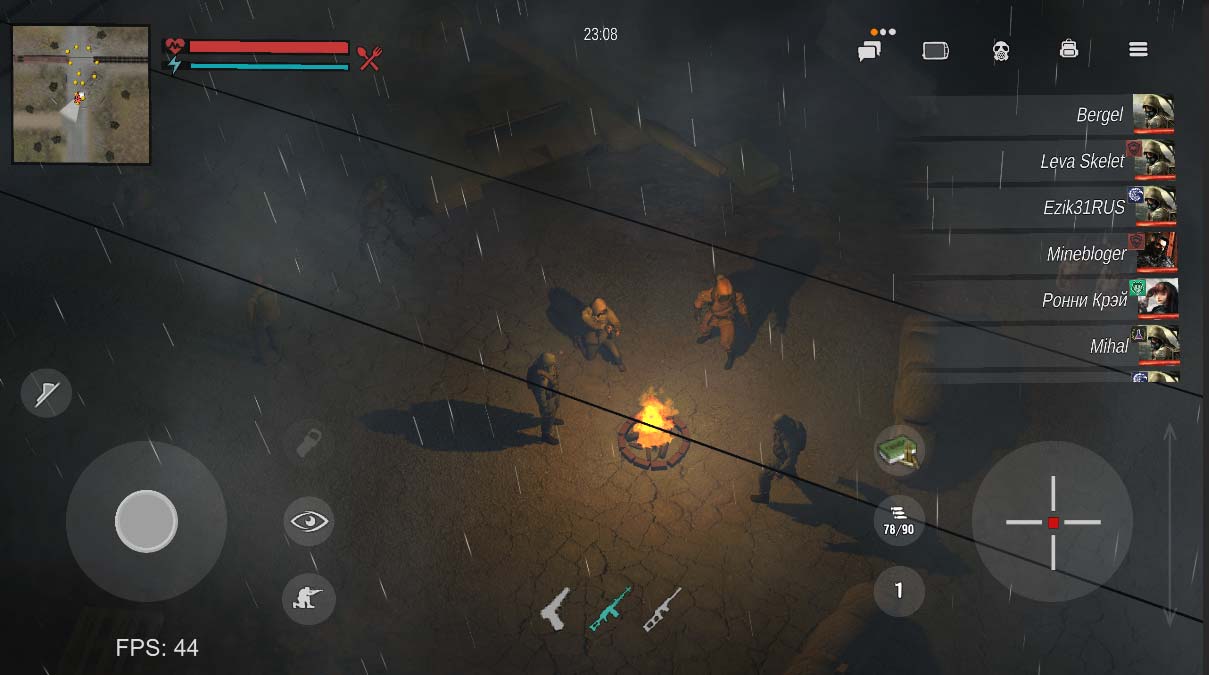This screenshot has width=1209, height=675.
Task: Pick Ронни Крэй from the player list
Action: click(1084, 300)
